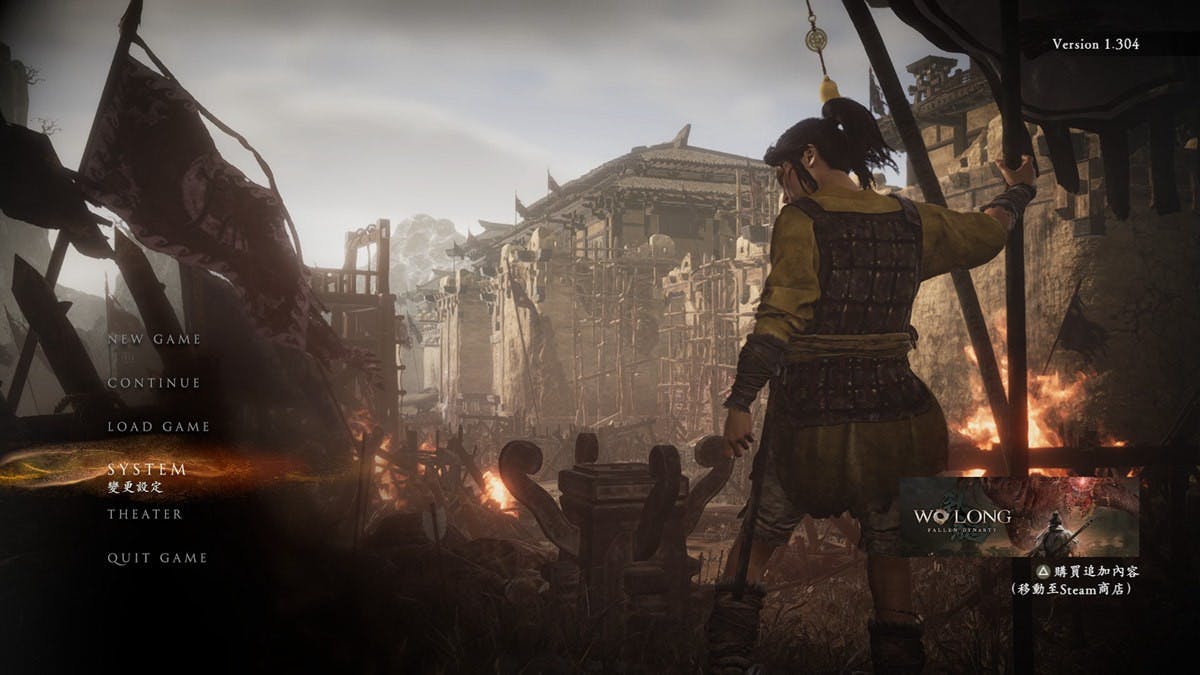Open the Load Game menu
1200x675 pixels.
(158, 427)
